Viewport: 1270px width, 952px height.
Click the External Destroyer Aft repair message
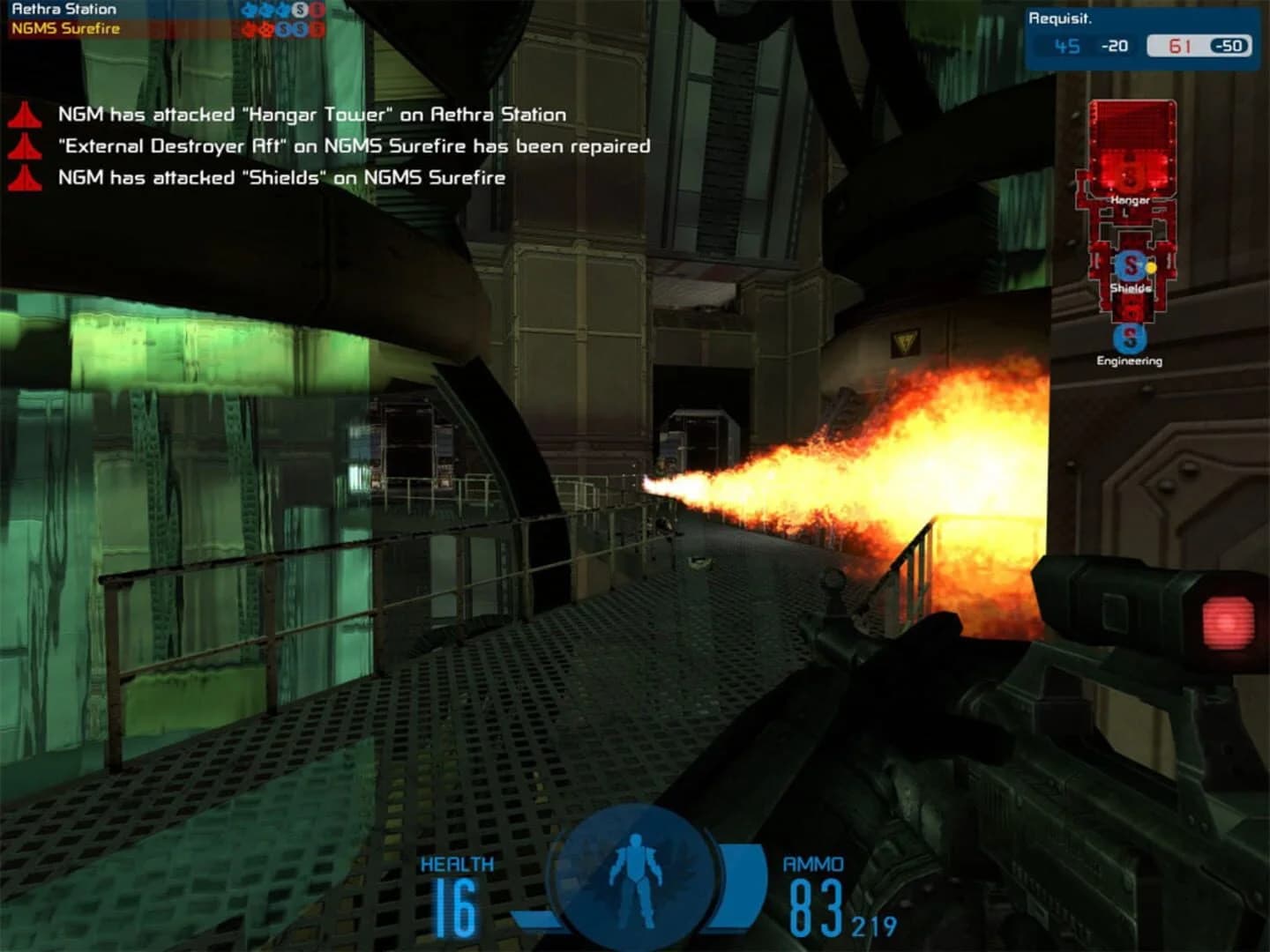point(353,145)
